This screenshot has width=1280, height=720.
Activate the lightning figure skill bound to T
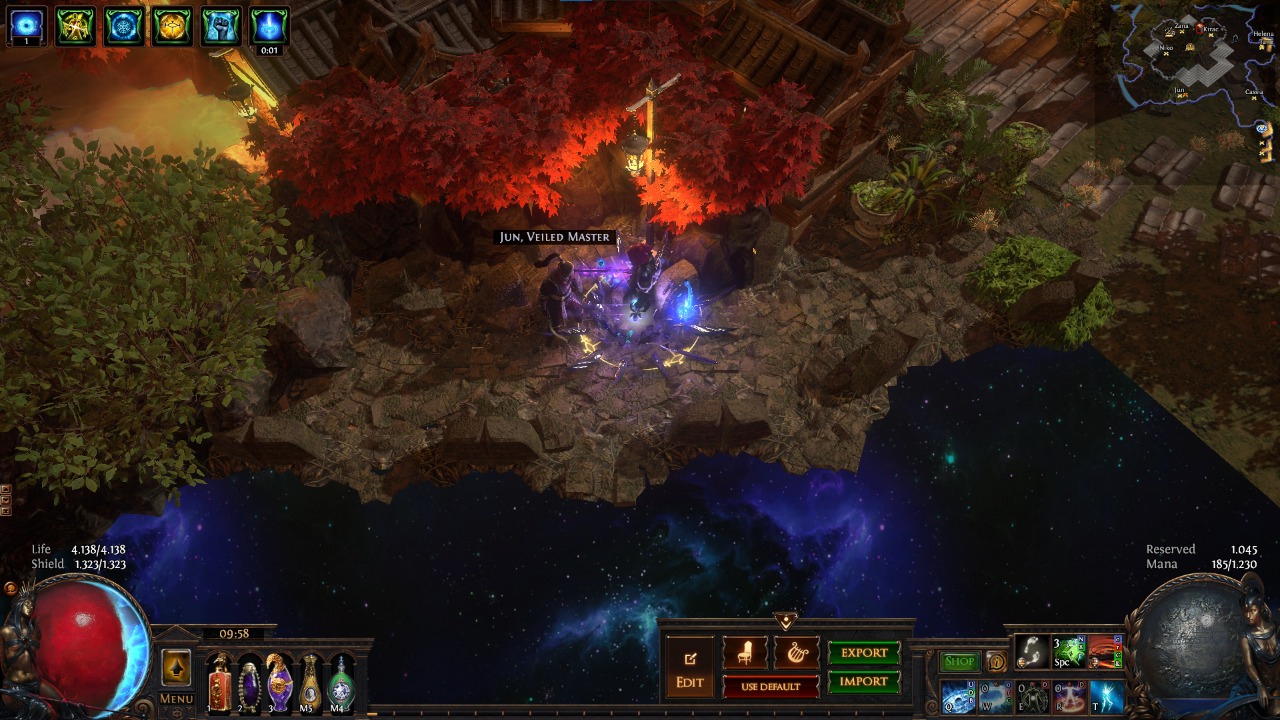[x=1107, y=697]
